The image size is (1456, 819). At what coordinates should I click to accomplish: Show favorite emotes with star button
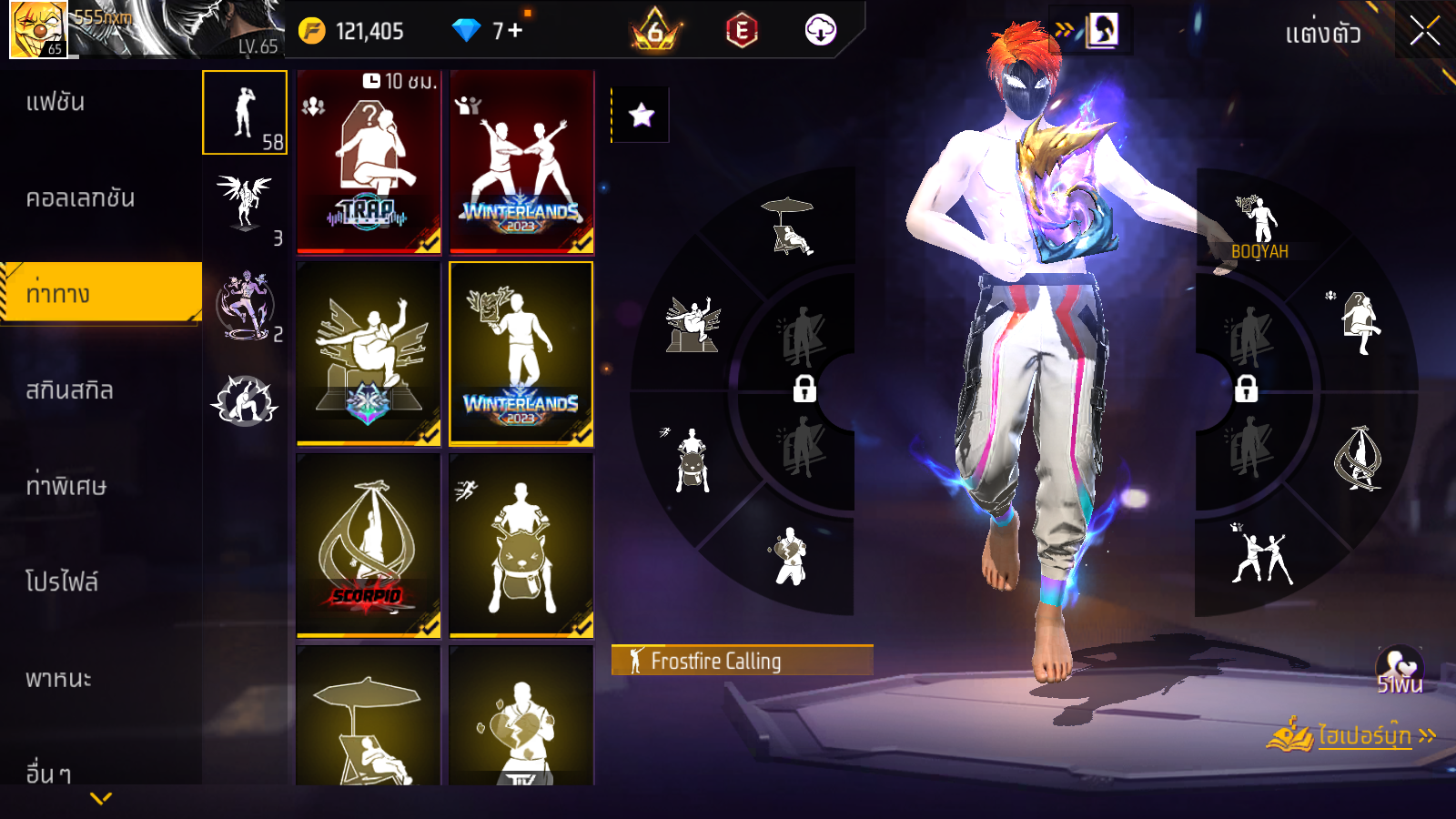(x=642, y=115)
